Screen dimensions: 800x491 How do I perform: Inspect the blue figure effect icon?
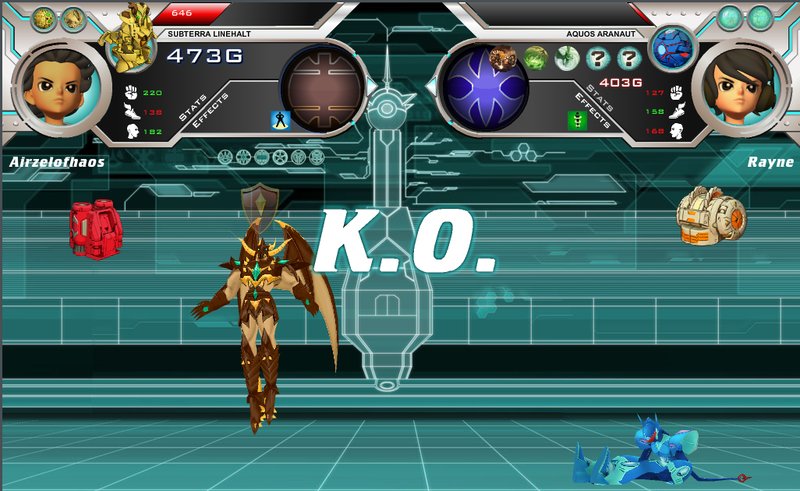tap(281, 121)
